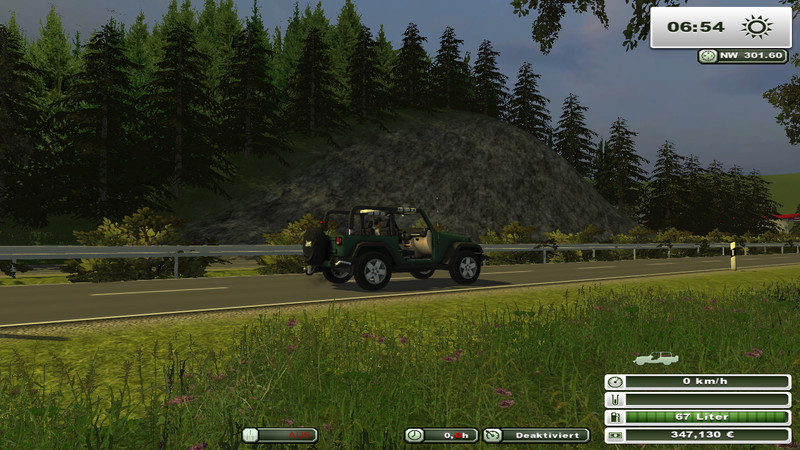
Task: Select the compass icon beside NW heading
Action: [x=708, y=56]
